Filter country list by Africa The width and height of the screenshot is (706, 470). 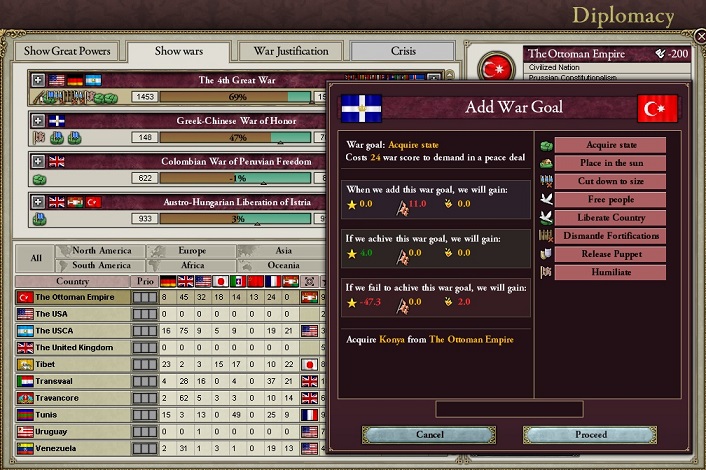pos(191,265)
